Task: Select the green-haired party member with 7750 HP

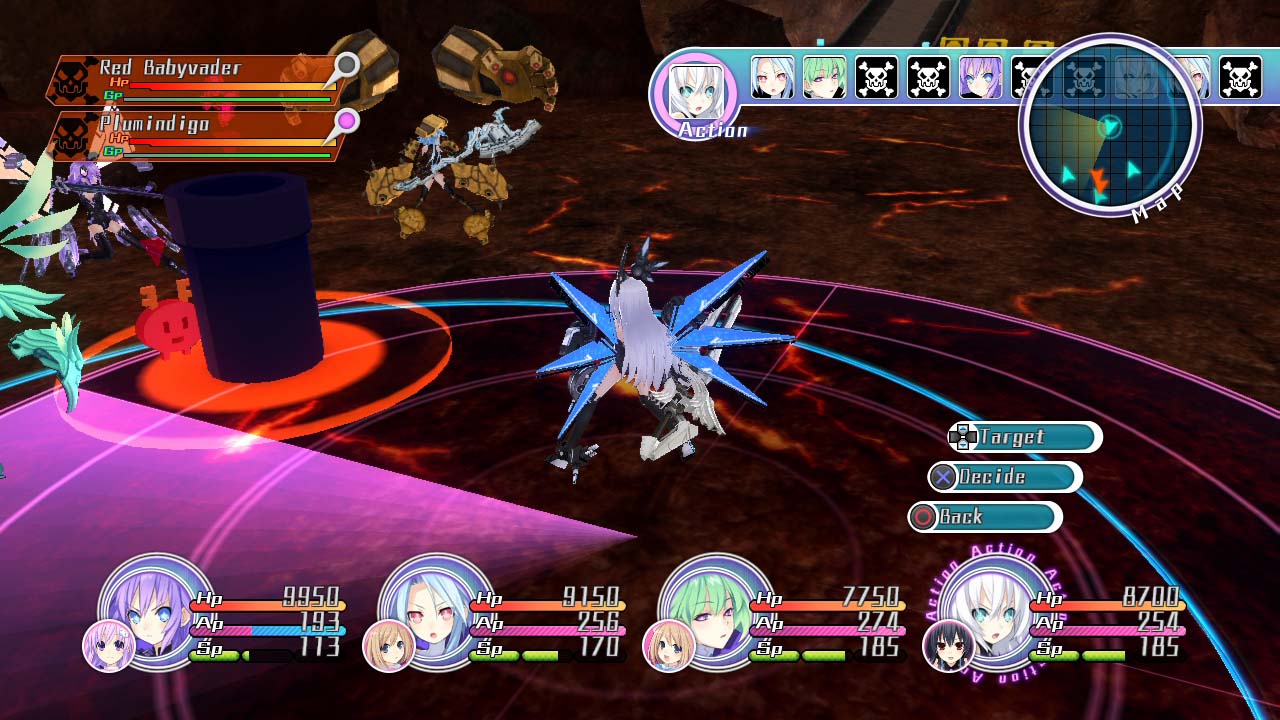Action: (x=716, y=610)
